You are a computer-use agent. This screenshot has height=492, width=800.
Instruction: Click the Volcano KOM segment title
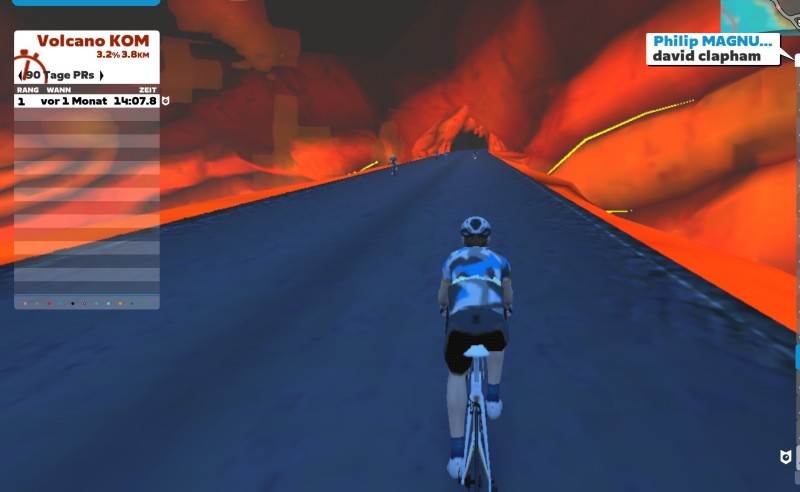coord(92,41)
